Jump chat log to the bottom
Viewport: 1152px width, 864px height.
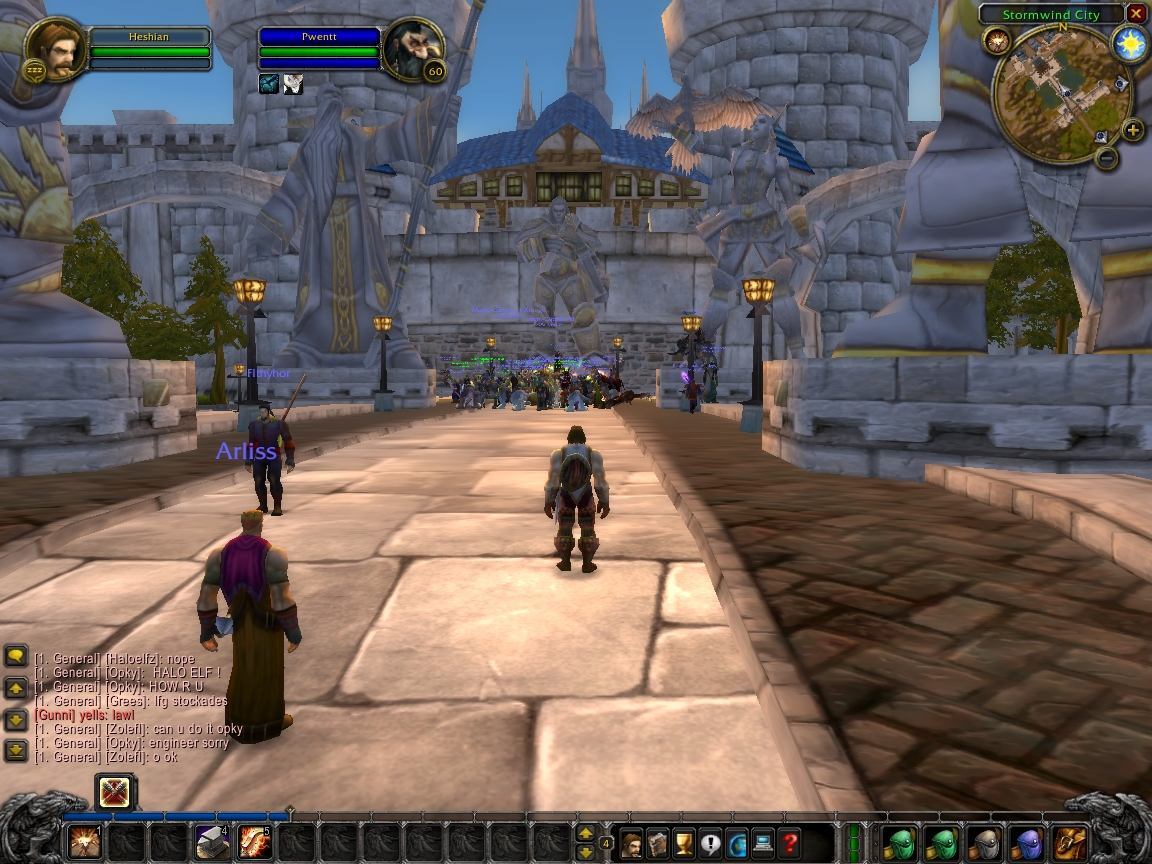[15, 750]
